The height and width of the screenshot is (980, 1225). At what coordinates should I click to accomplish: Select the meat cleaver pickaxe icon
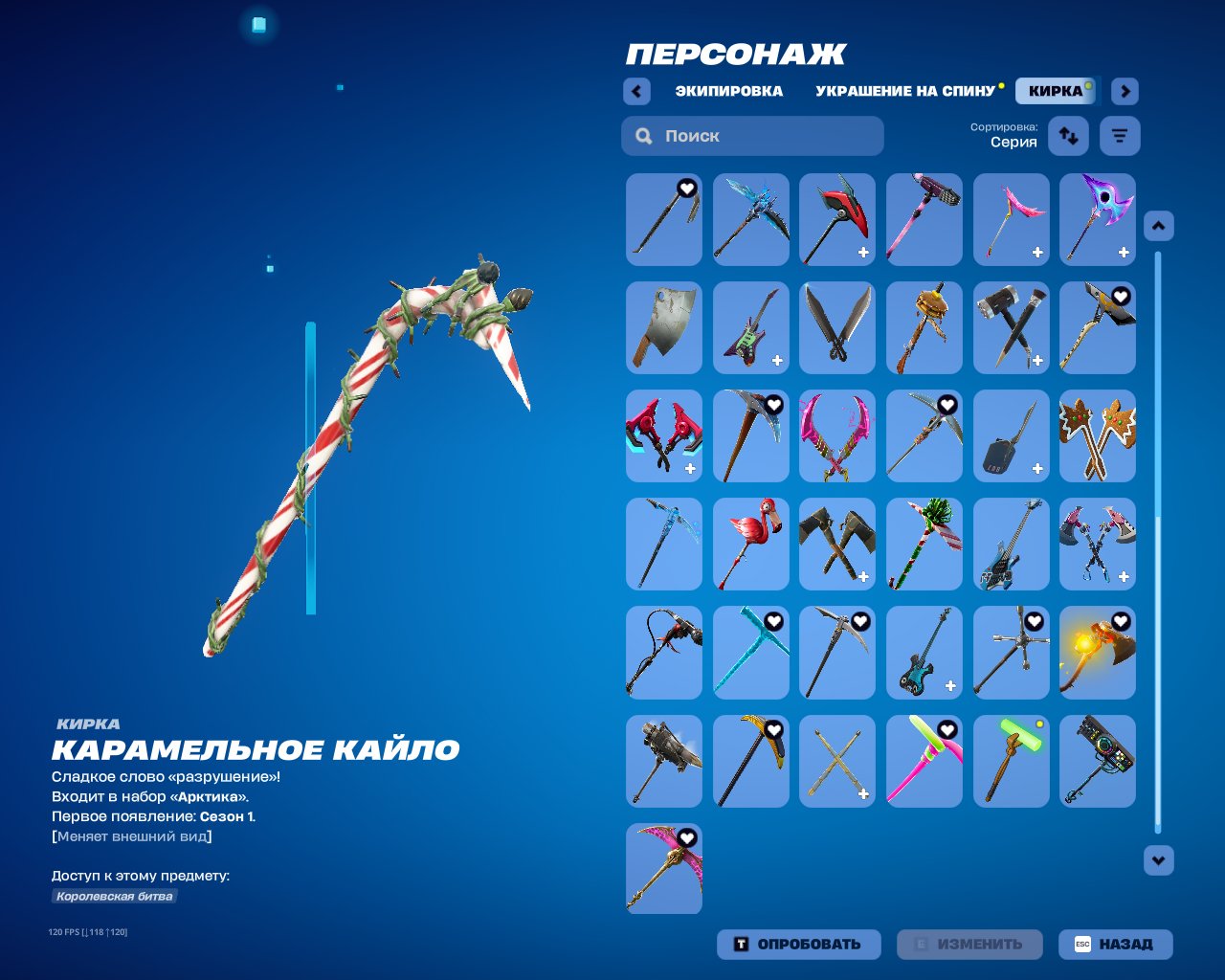click(x=663, y=327)
